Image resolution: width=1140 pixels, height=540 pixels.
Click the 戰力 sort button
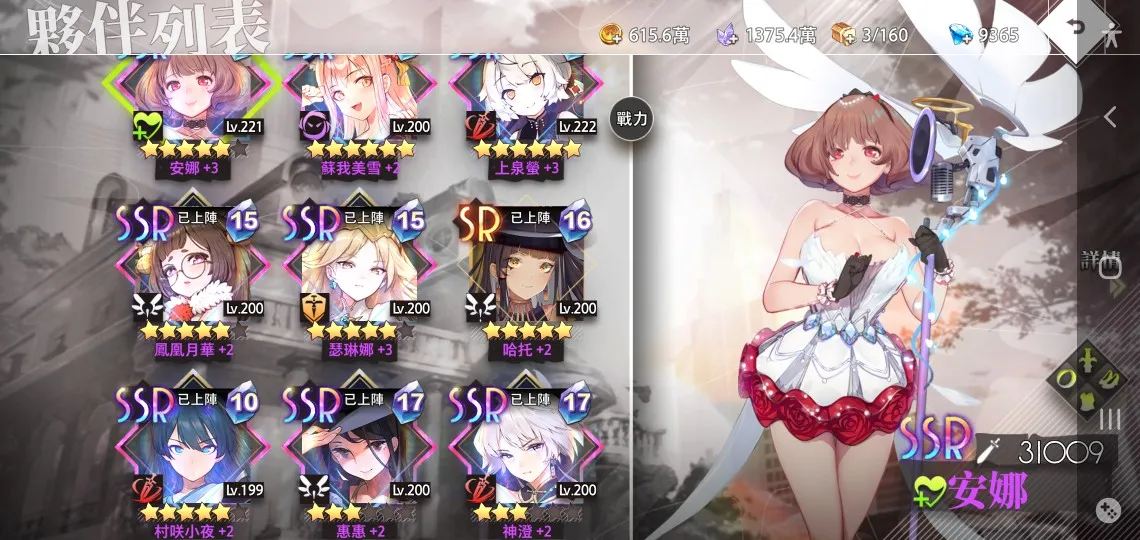pyautogui.click(x=632, y=119)
